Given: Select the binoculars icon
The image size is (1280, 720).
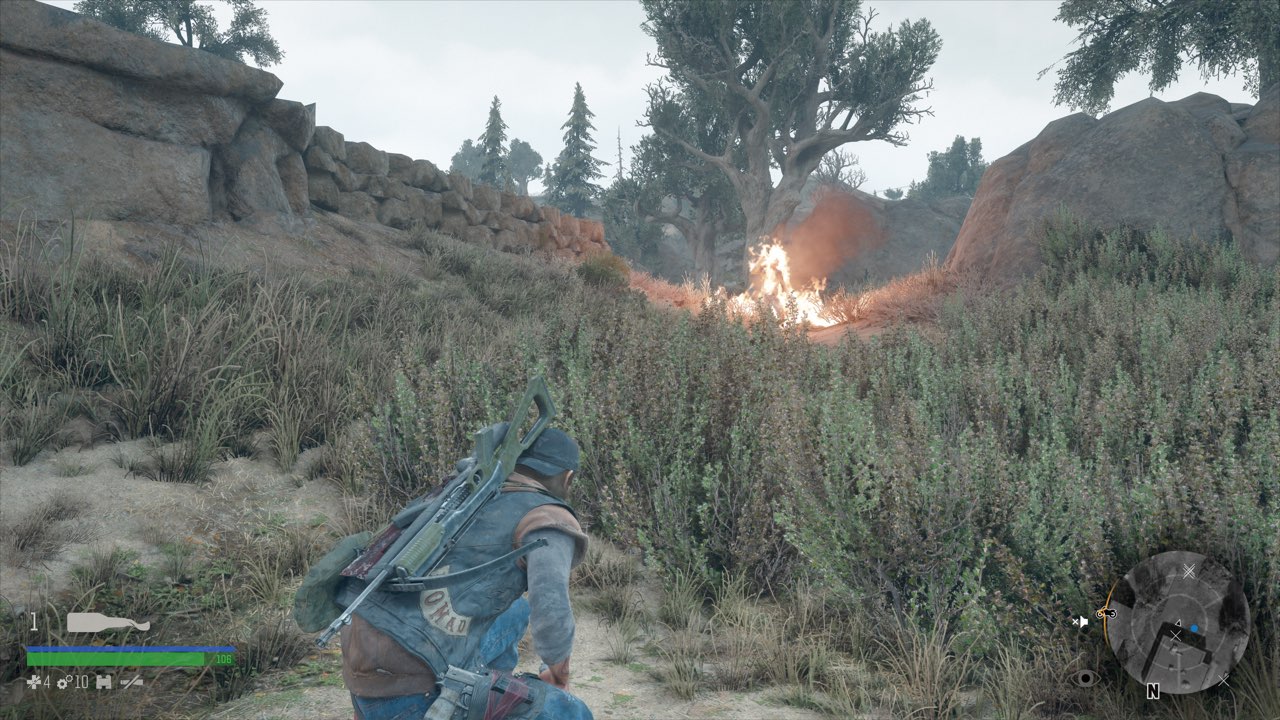Looking at the screenshot, I should (x=104, y=682).
